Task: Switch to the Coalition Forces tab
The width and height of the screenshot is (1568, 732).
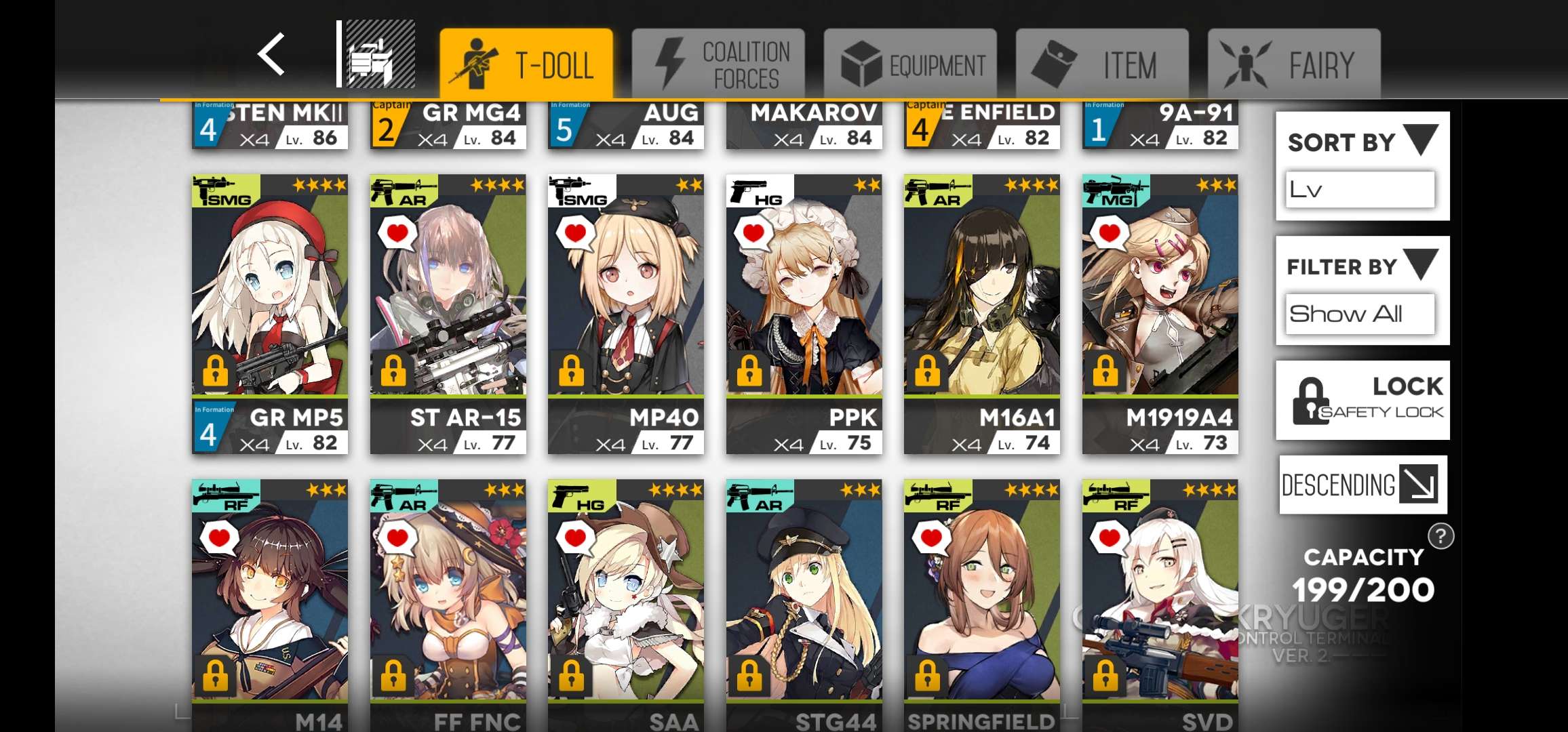Action: pos(718,64)
